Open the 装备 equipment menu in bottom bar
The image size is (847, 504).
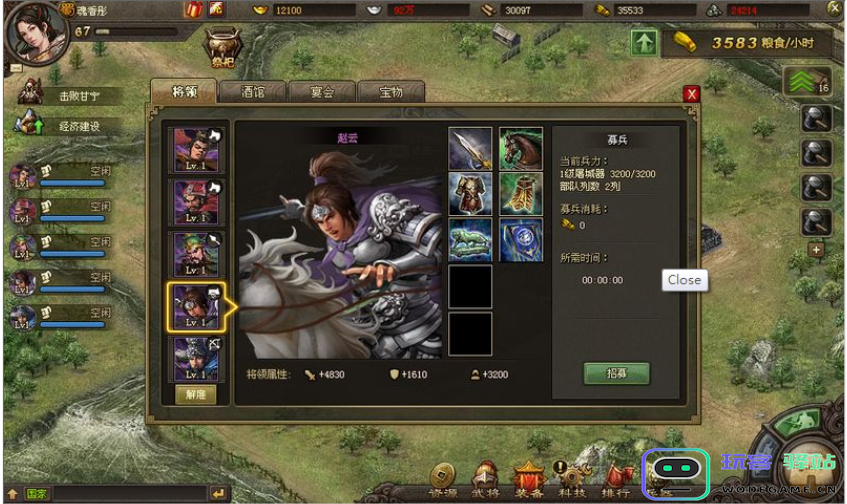point(528,478)
